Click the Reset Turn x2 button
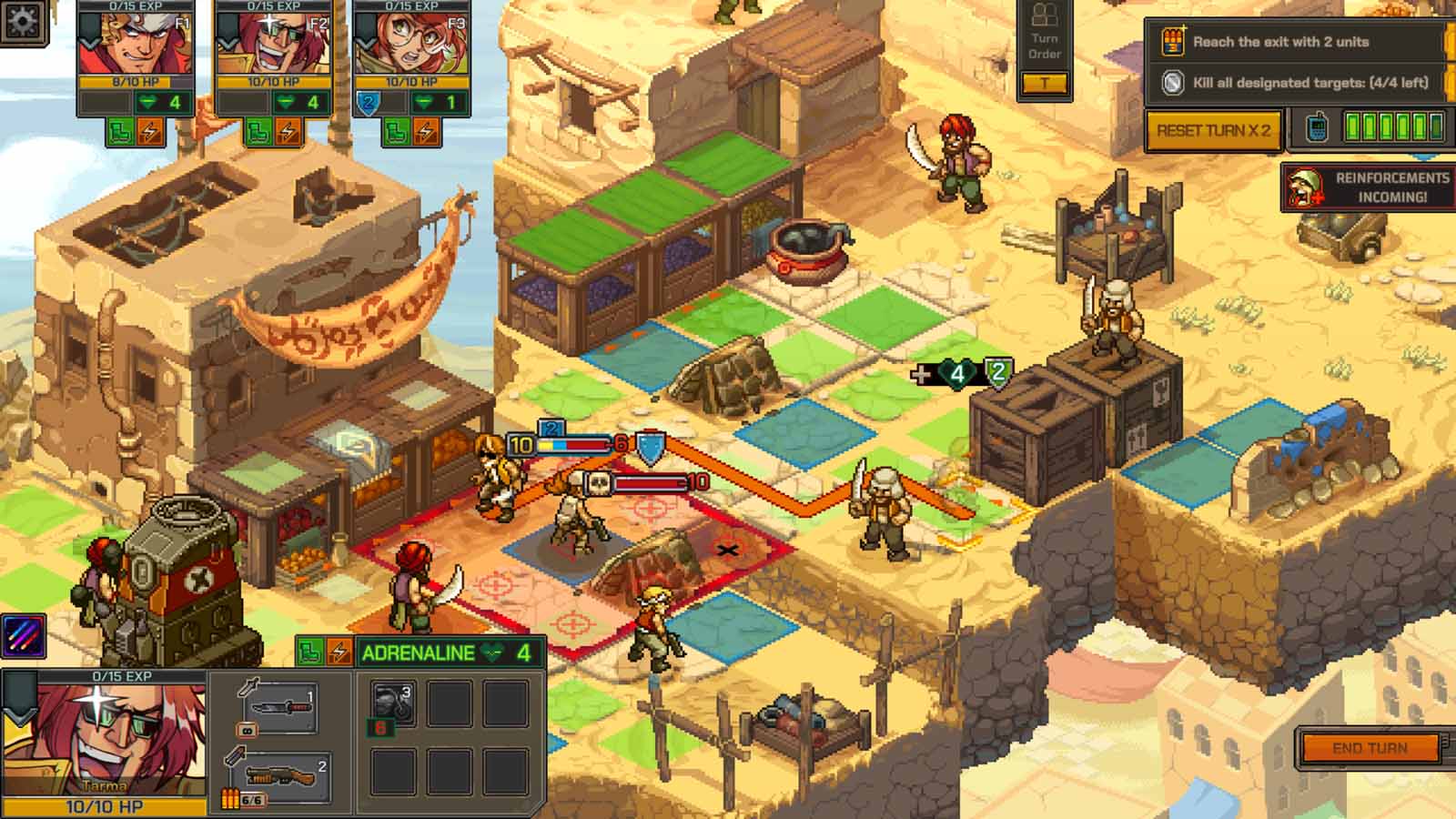 1213,130
